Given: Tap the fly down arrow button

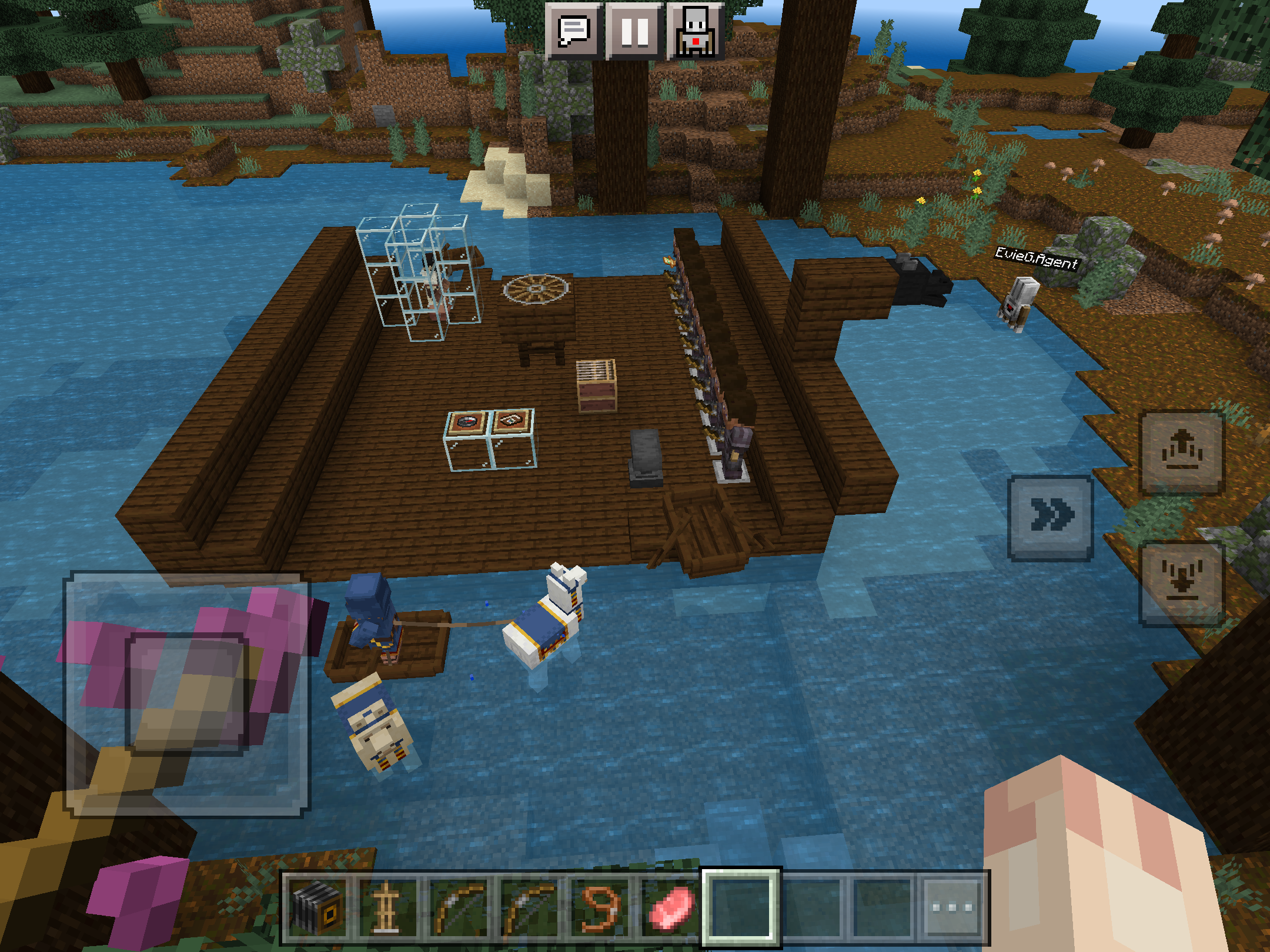Looking at the screenshot, I should pyautogui.click(x=1182, y=583).
